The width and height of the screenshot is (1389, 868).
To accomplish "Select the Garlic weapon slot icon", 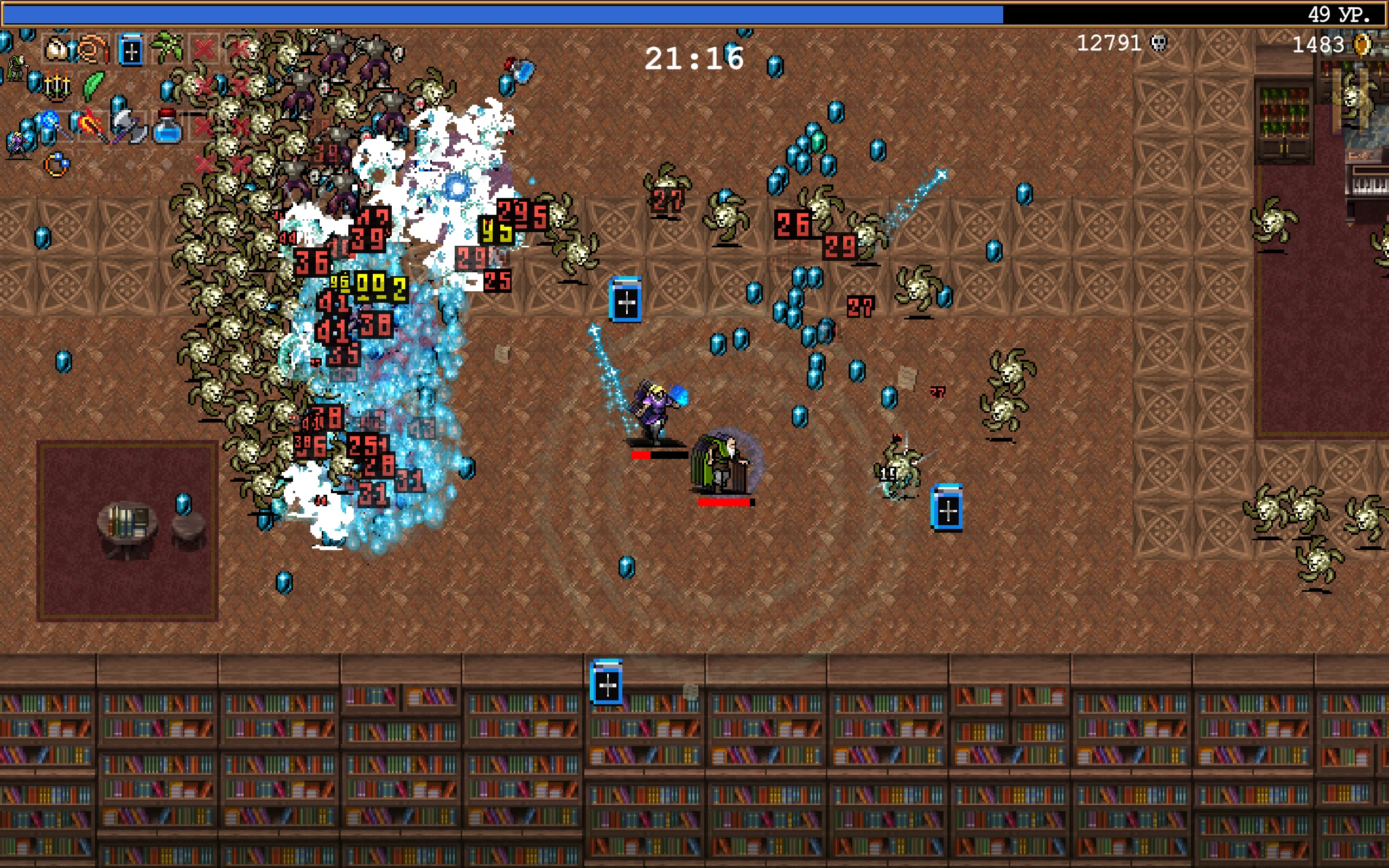I will pos(56,50).
